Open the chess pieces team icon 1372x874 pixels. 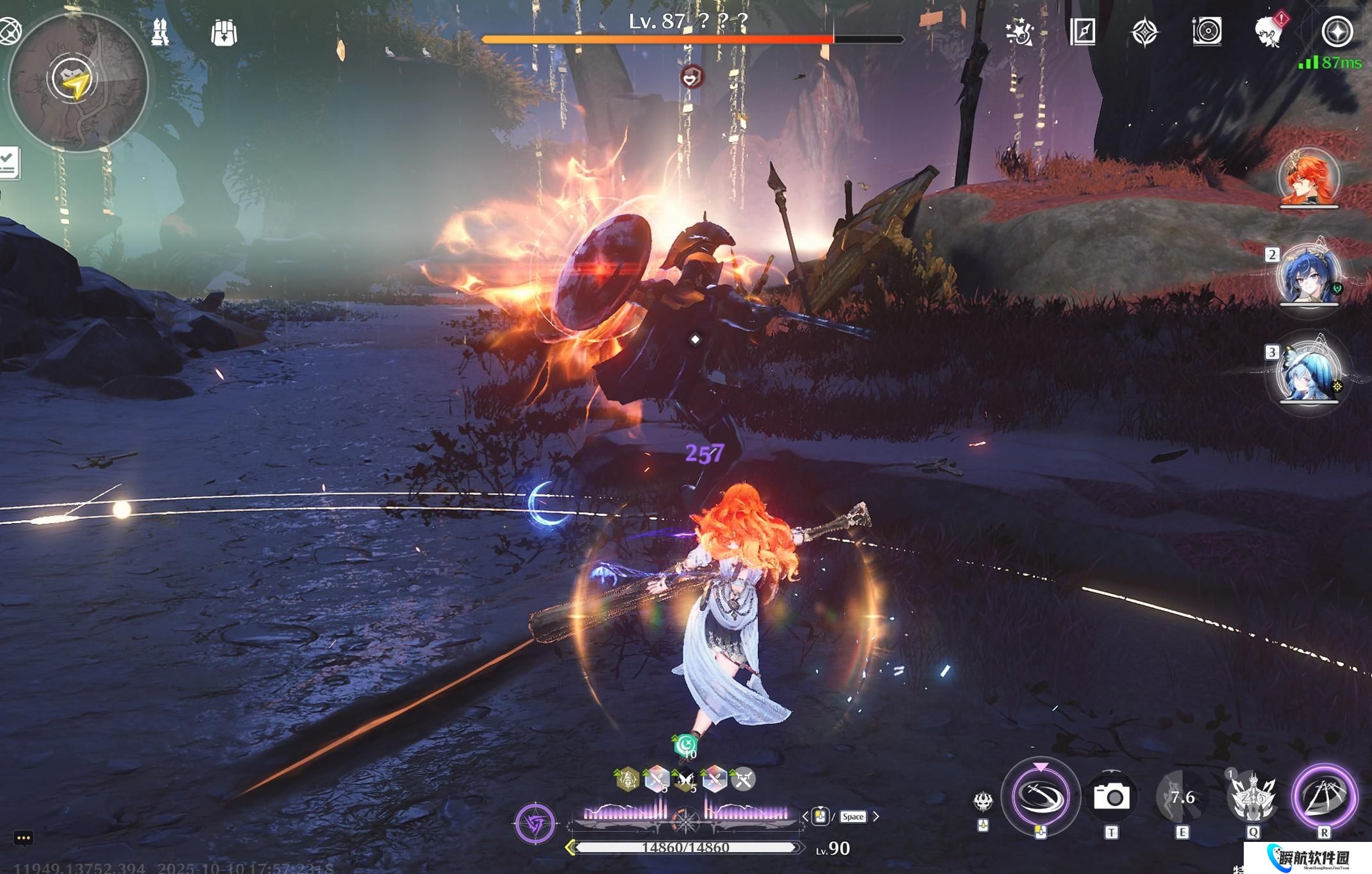click(x=160, y=31)
